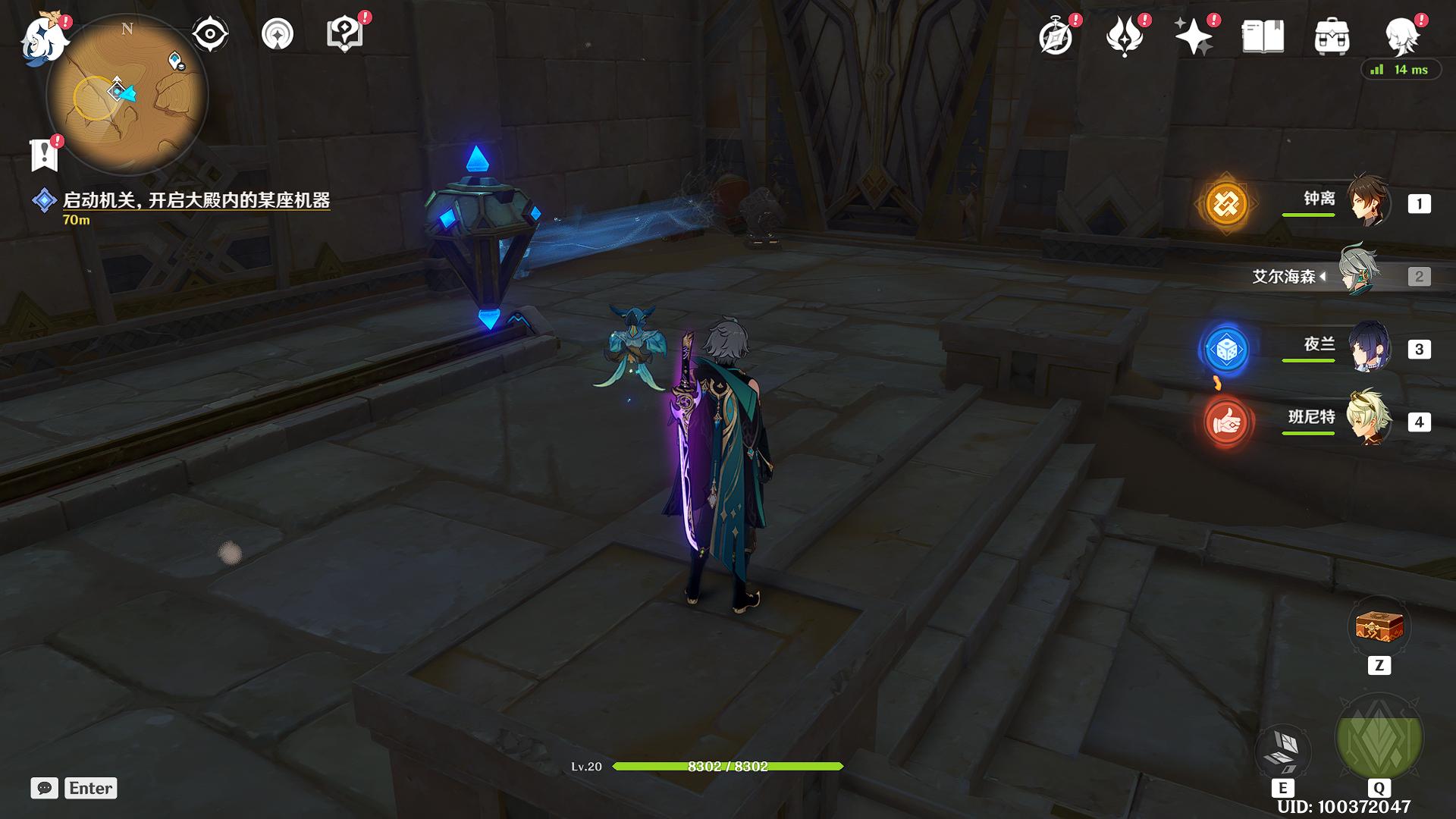Open the adventurer handbook

click(1263, 36)
